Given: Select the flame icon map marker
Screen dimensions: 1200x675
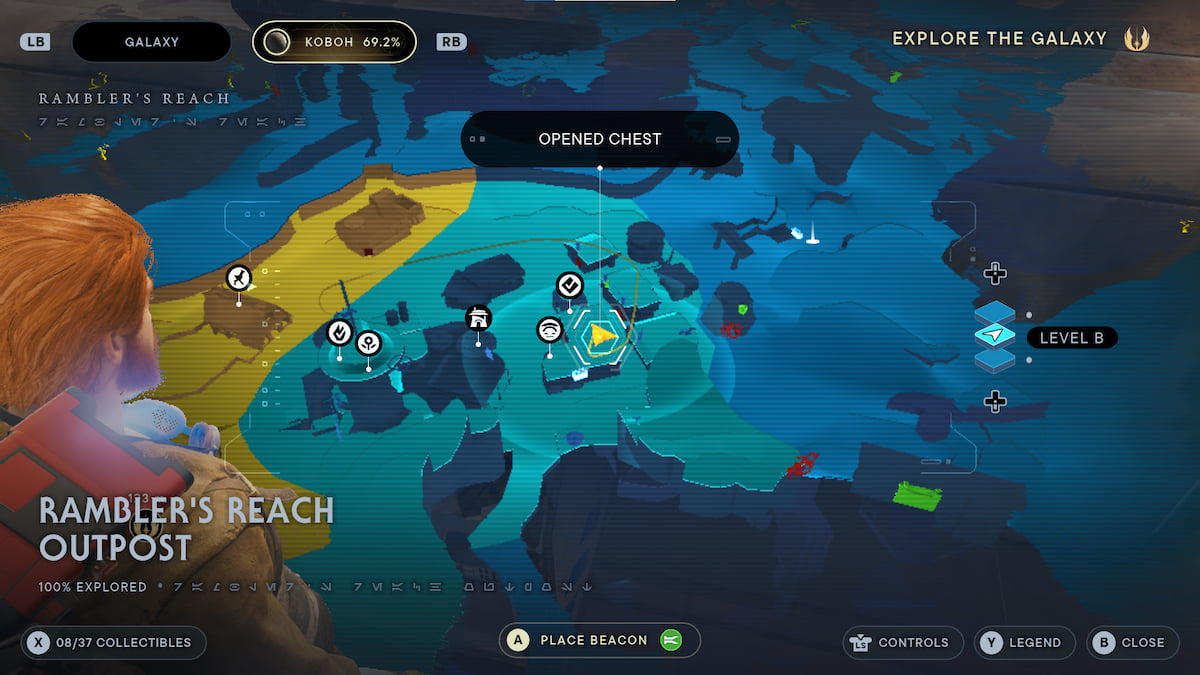Looking at the screenshot, I should click(x=339, y=332).
